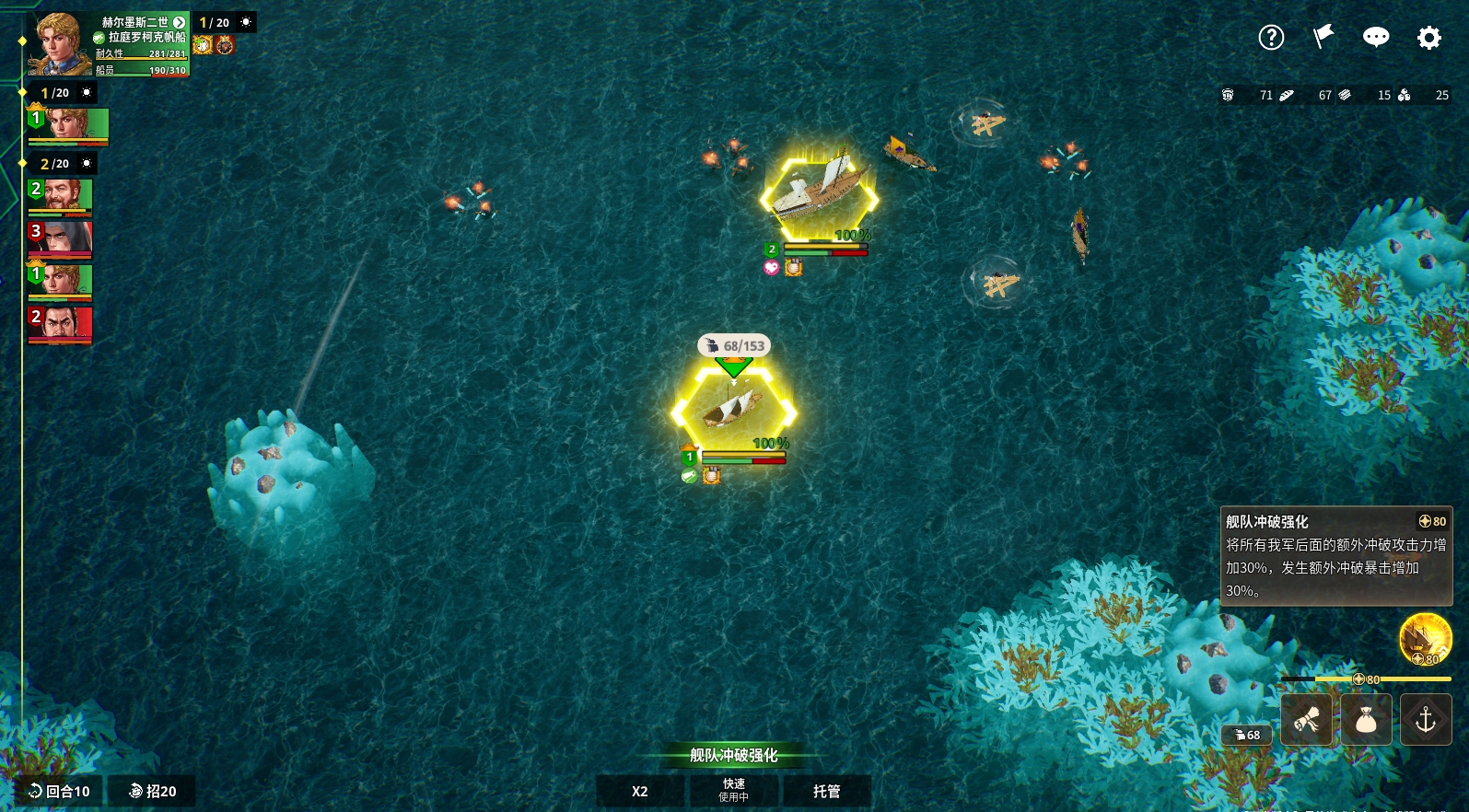Toggle X2 battle speed
The image size is (1469, 812).
click(x=640, y=791)
